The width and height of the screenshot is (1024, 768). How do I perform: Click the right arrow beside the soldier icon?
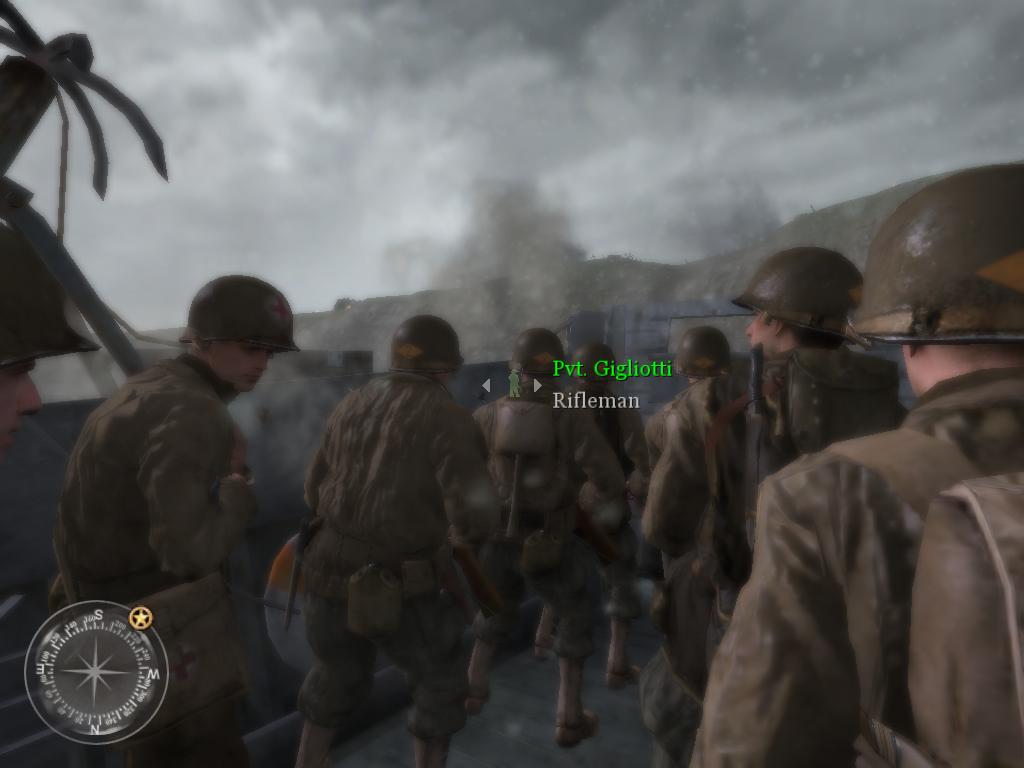(538, 385)
